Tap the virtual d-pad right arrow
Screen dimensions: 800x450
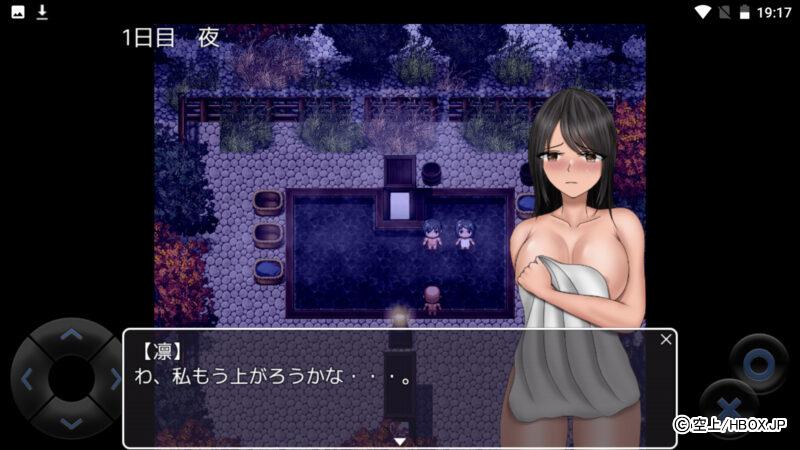pyautogui.click(x=114, y=379)
